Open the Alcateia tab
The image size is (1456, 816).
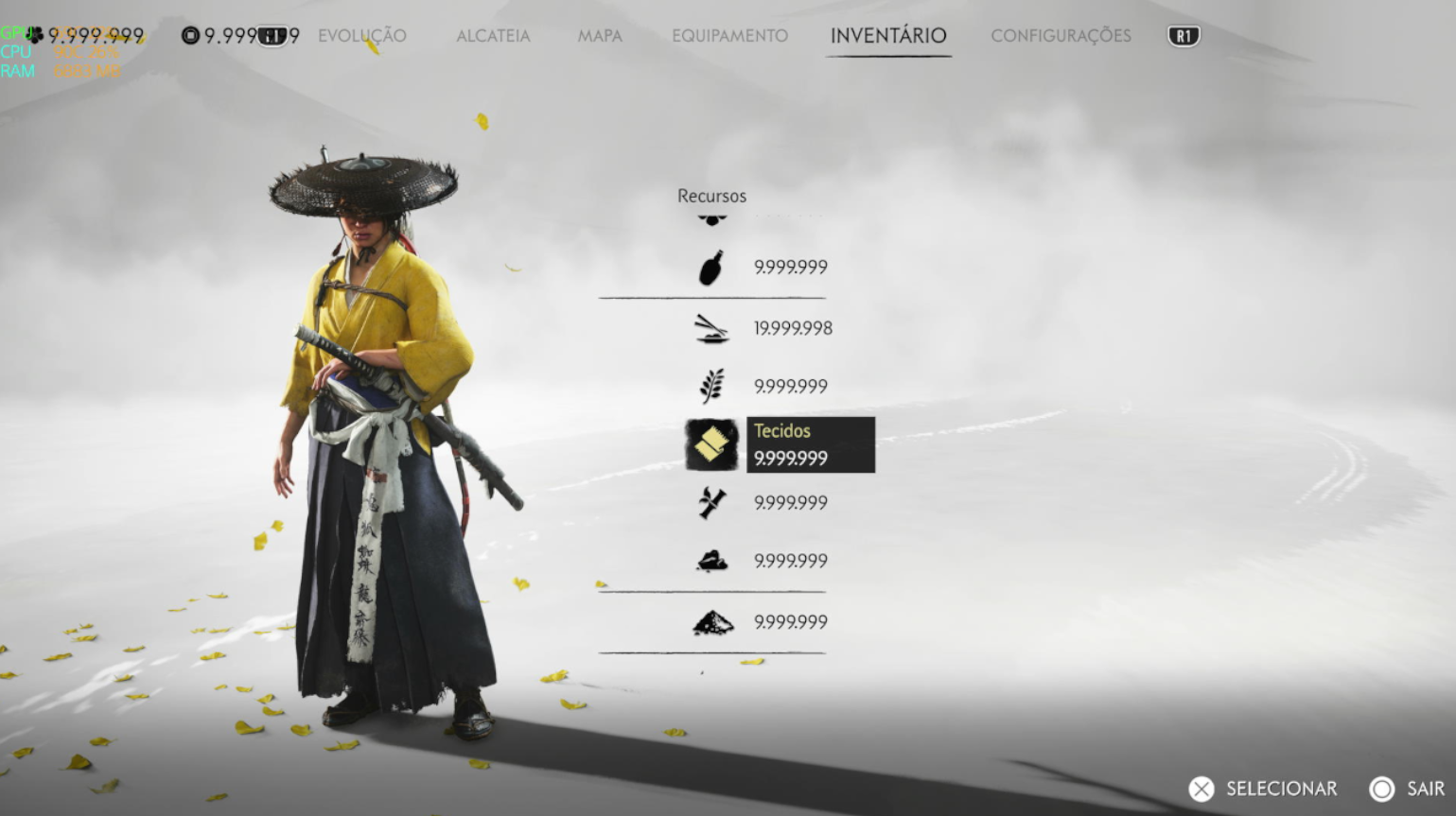pyautogui.click(x=493, y=36)
